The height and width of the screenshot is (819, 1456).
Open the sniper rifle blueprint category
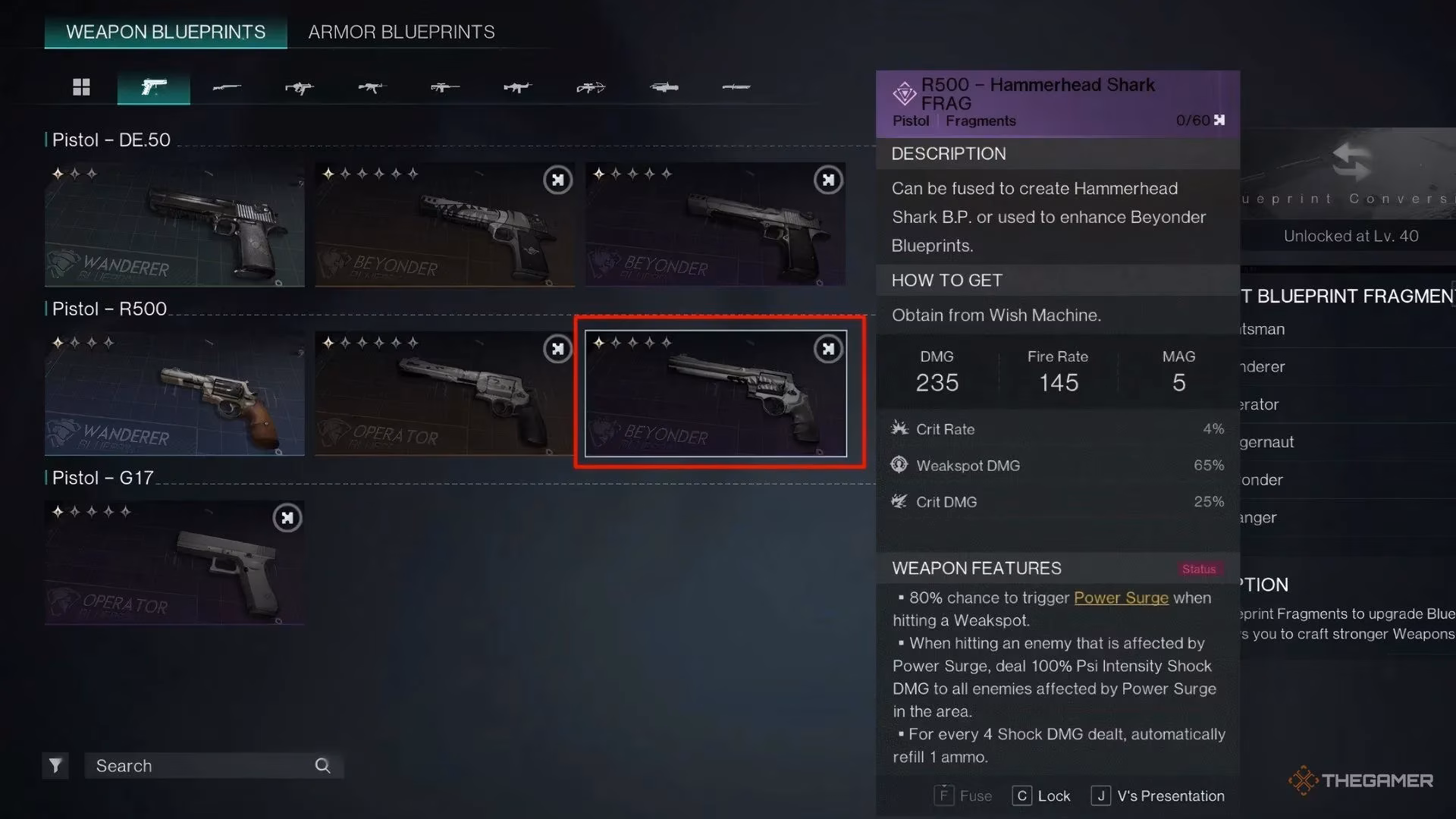pyautogui.click(x=444, y=87)
